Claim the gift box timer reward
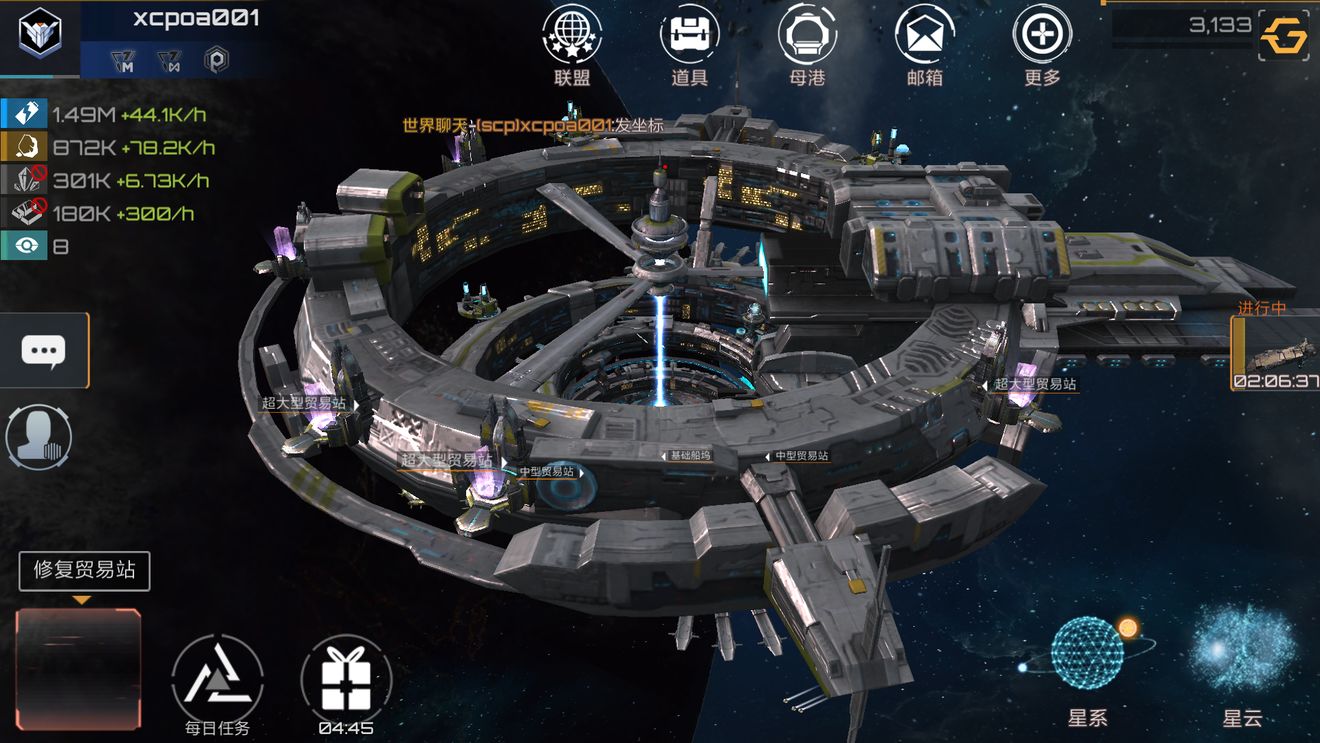This screenshot has height=743, width=1320. (x=346, y=681)
